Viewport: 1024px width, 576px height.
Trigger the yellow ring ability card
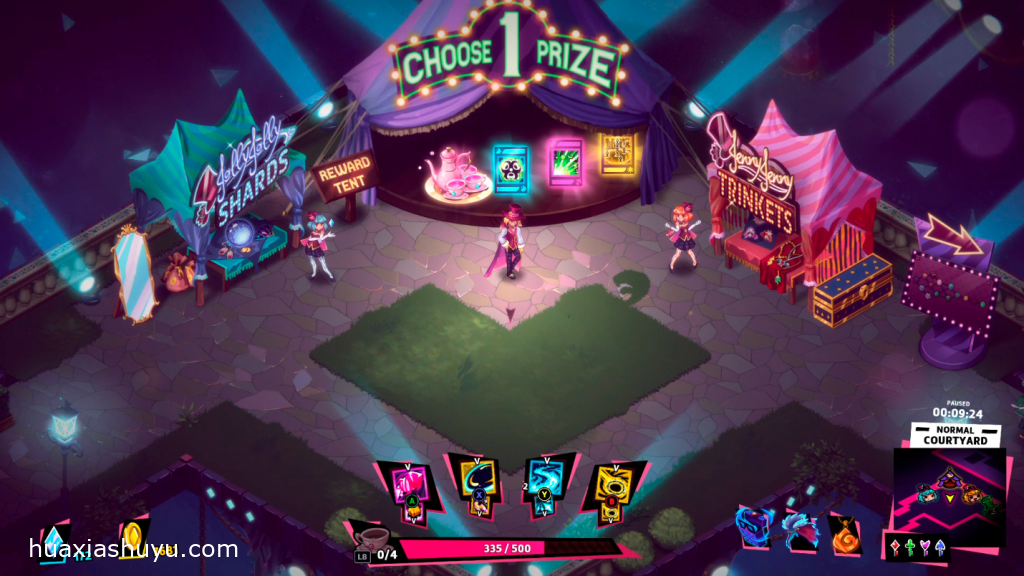click(x=612, y=487)
